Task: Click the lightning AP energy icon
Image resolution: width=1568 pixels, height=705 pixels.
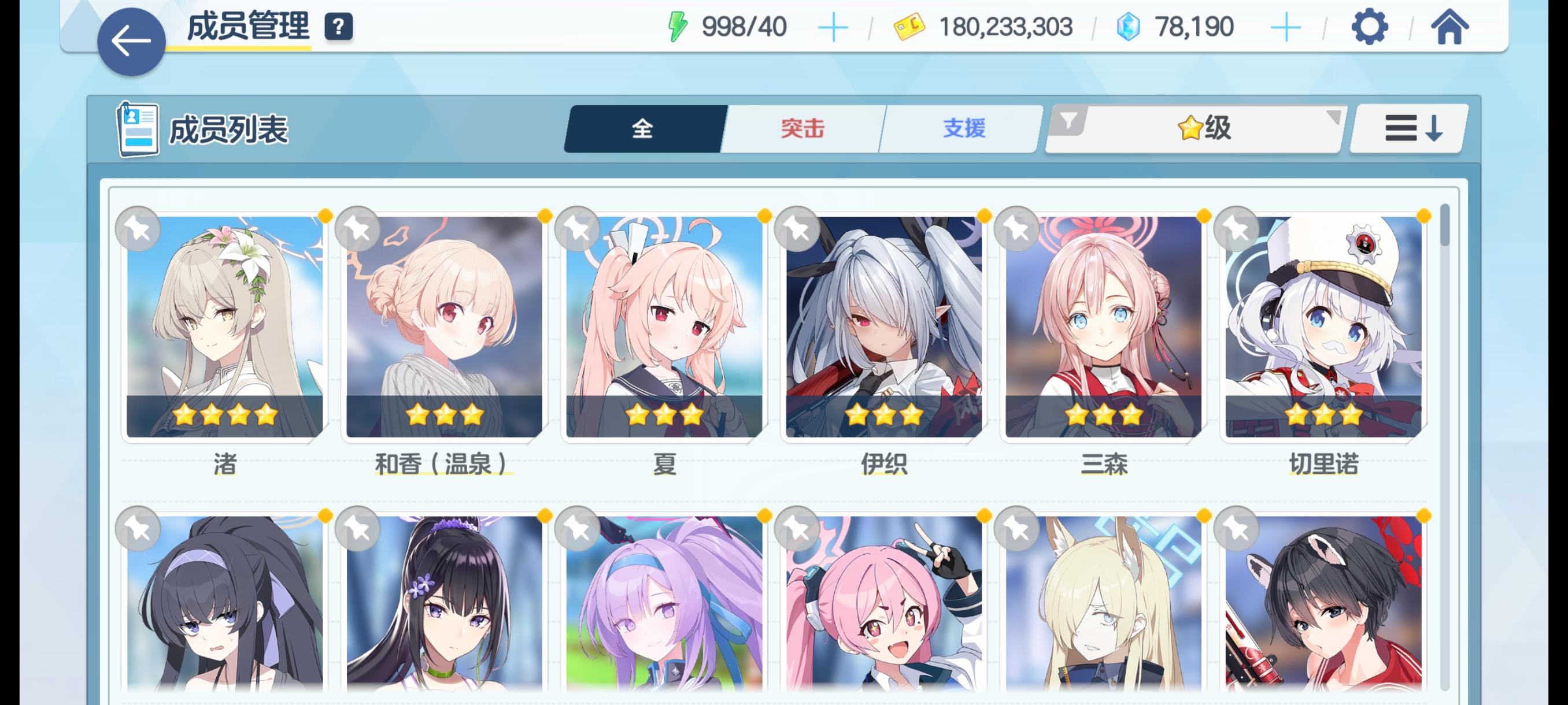Action: coord(679,26)
